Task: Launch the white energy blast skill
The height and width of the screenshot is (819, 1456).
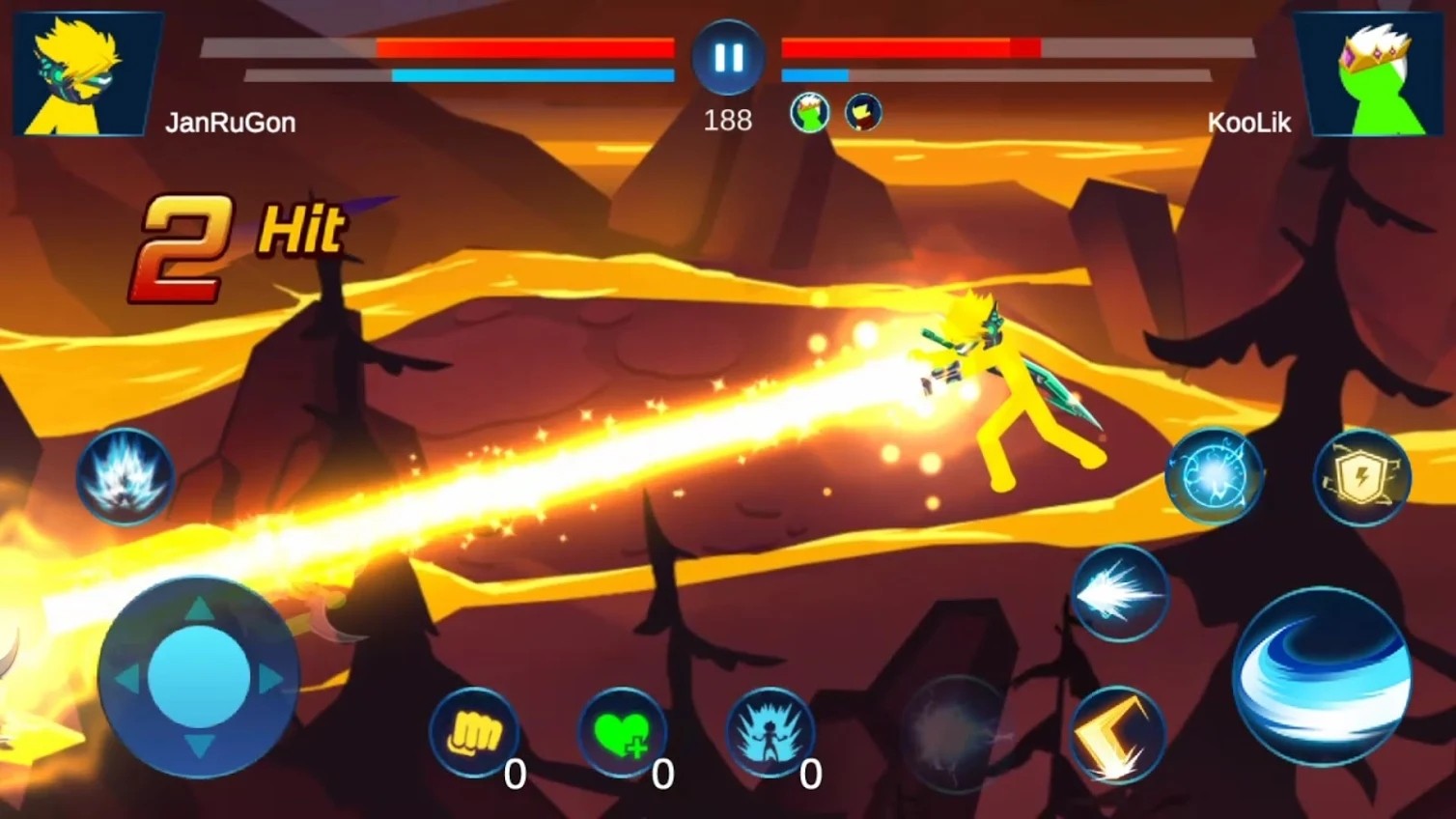Action: point(1119,593)
